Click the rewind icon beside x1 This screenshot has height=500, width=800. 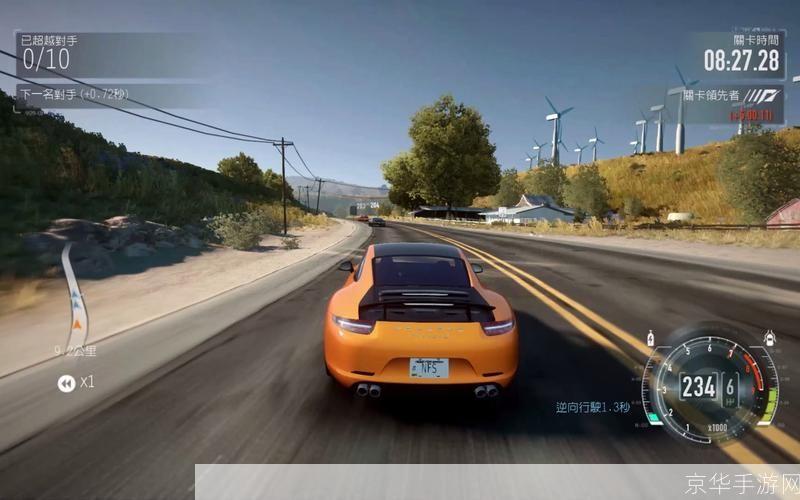[66, 383]
